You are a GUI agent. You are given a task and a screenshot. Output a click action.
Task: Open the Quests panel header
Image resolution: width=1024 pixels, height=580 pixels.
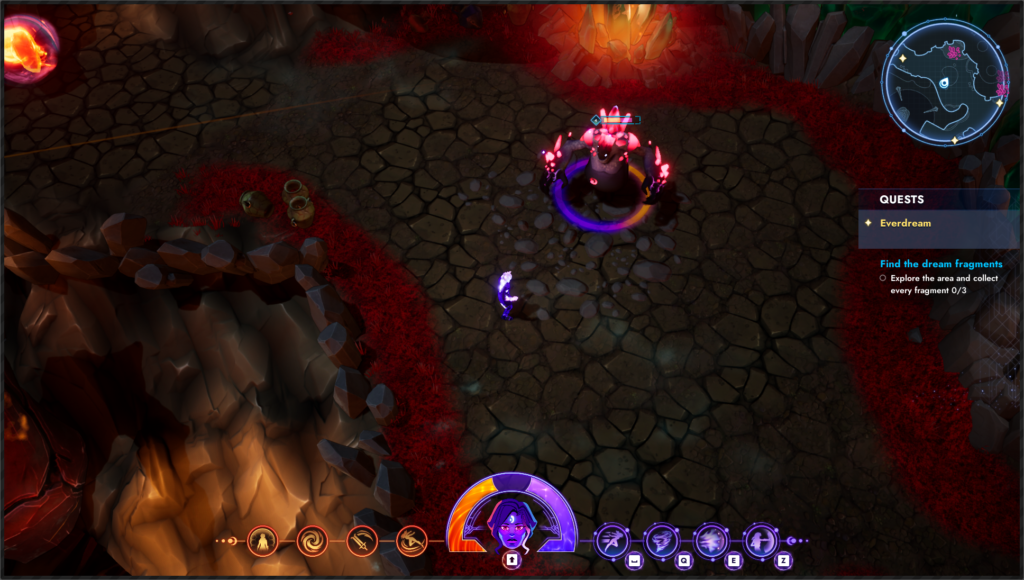[902, 199]
